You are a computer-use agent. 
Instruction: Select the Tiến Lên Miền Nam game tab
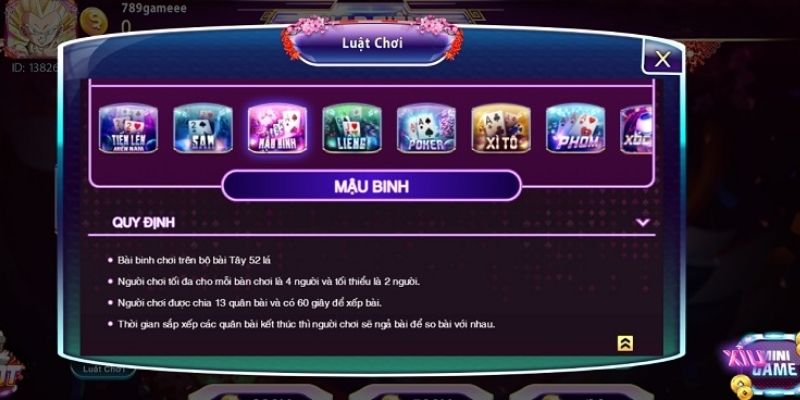pos(126,130)
